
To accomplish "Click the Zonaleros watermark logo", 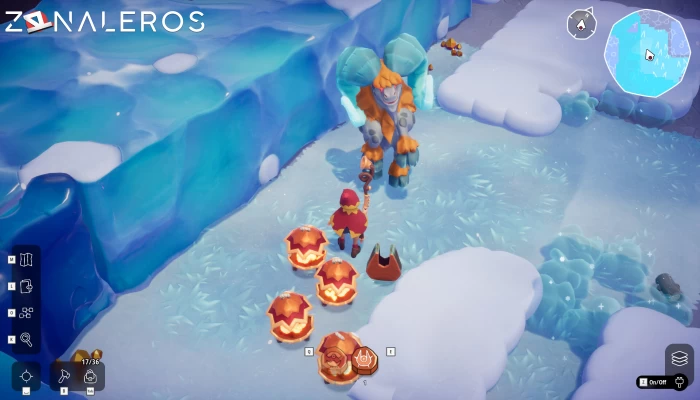I will (104, 21).
